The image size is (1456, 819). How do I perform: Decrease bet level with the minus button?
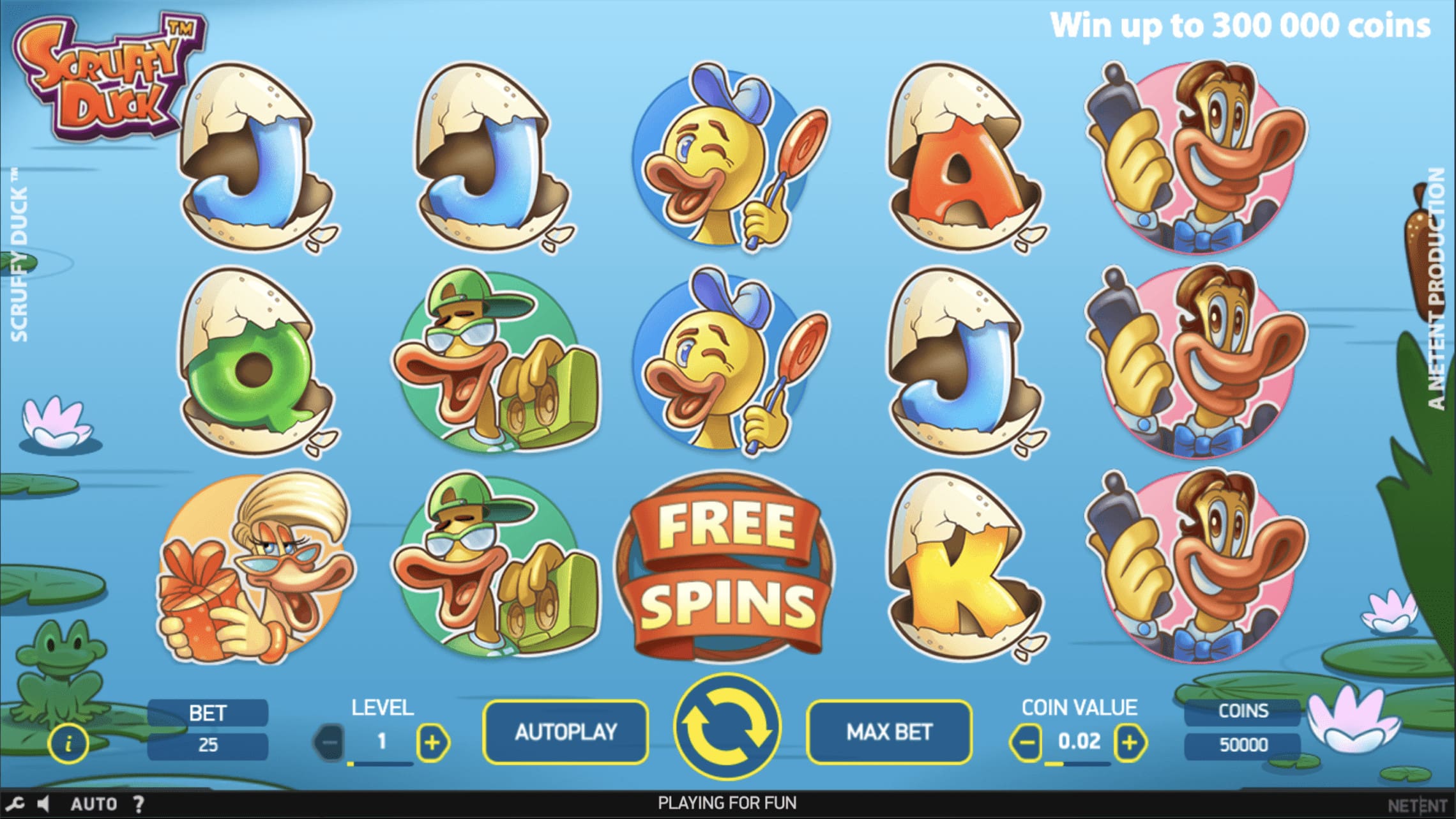tap(329, 741)
